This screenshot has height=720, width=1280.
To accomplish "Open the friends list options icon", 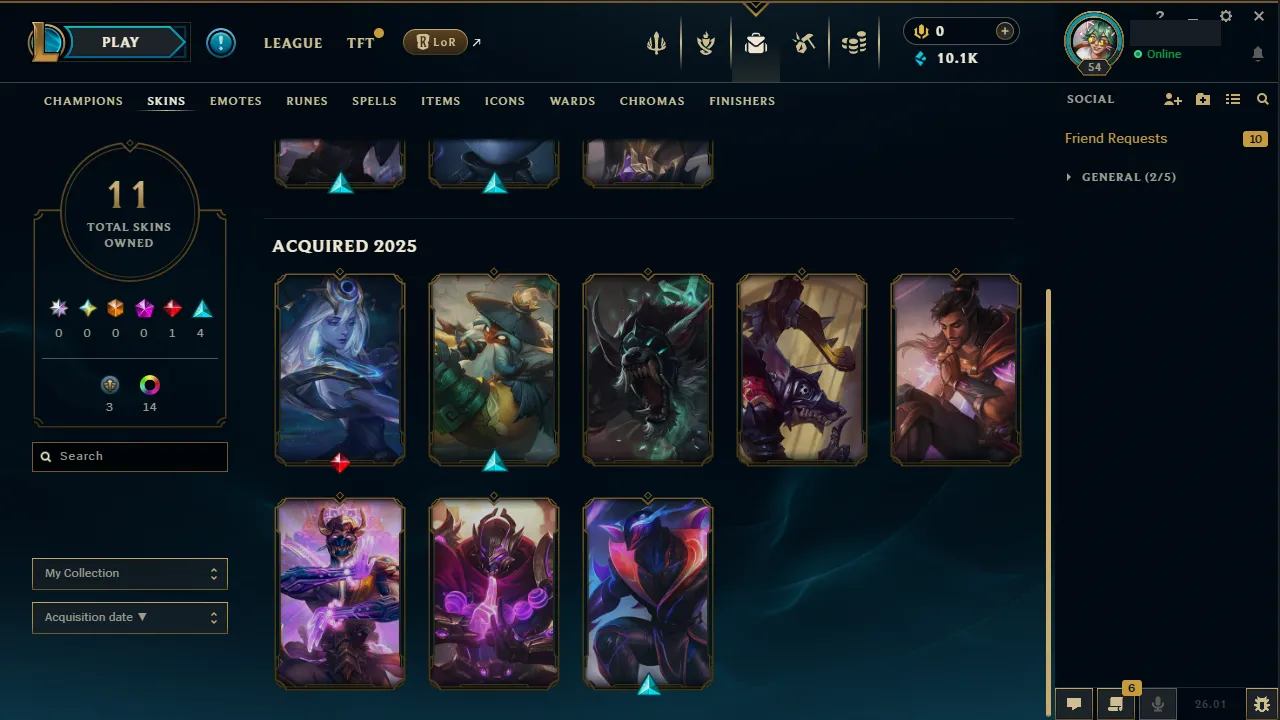I will click(1232, 99).
